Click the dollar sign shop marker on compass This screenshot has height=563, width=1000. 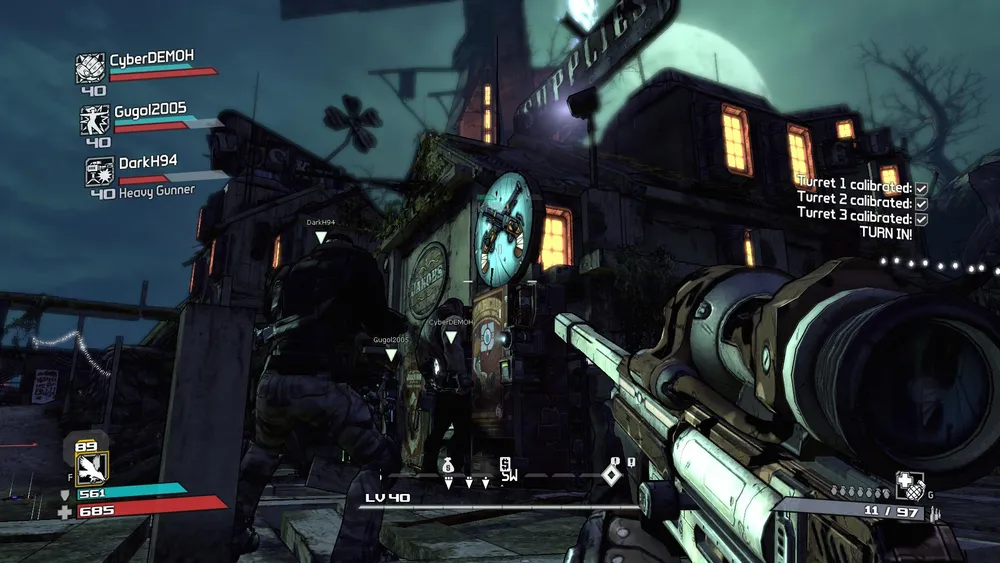pyautogui.click(x=507, y=464)
